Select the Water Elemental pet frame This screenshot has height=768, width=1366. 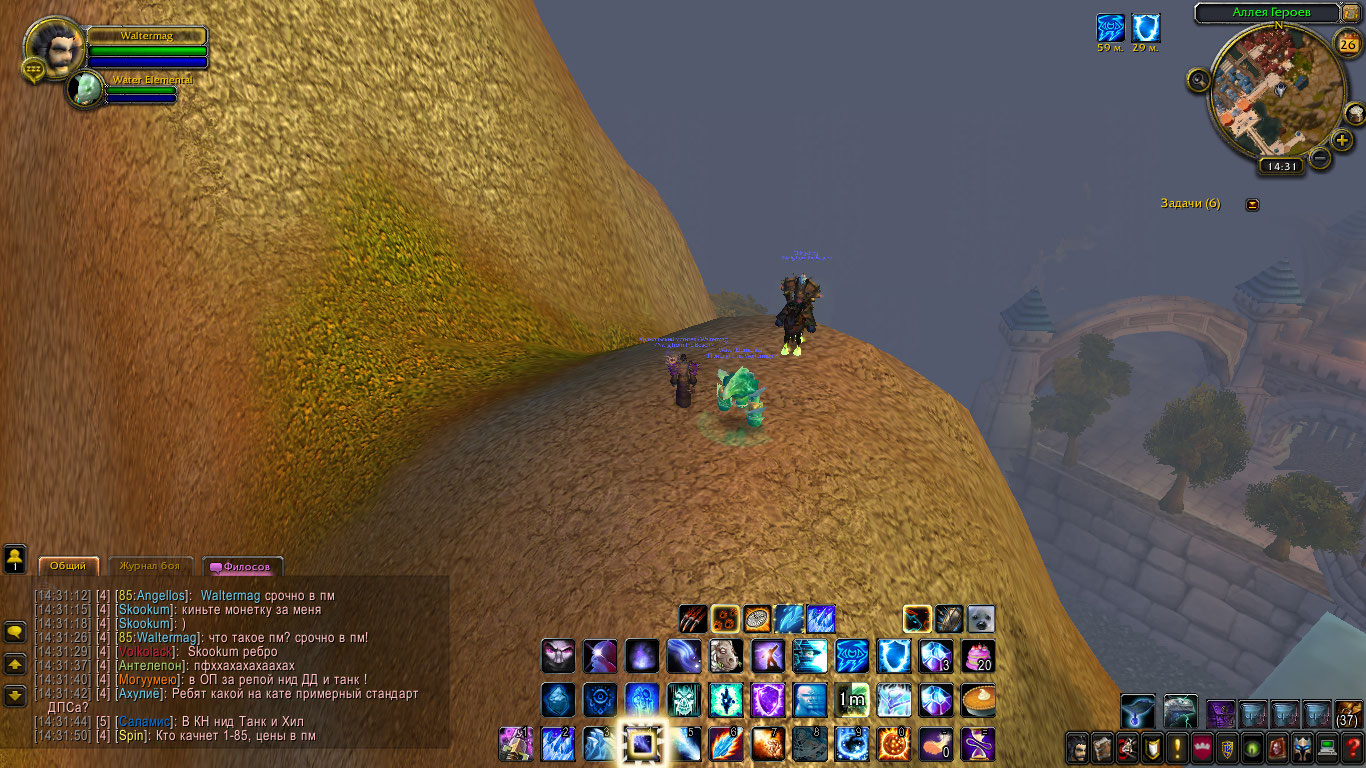click(x=87, y=89)
